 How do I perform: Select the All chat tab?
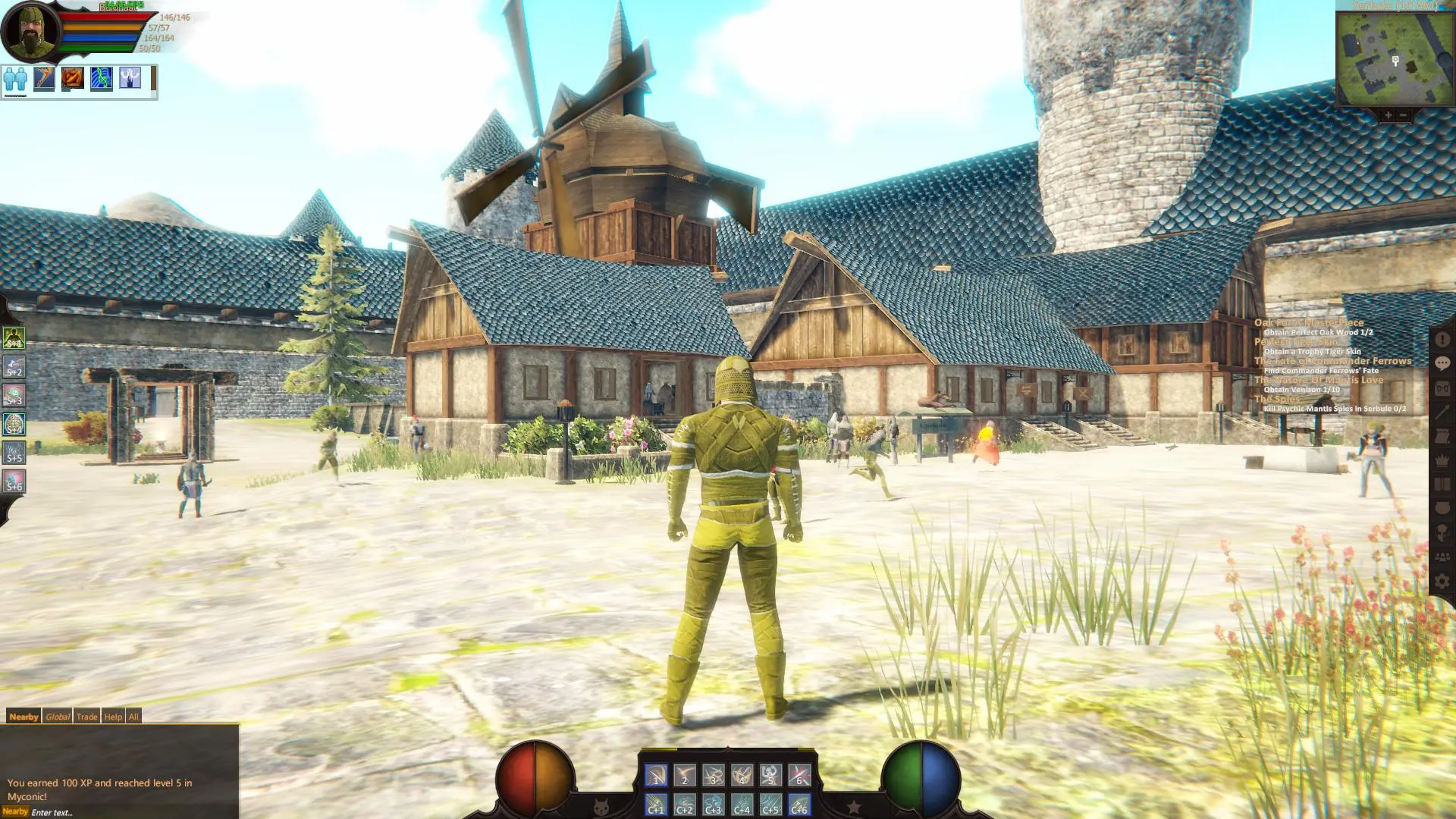[133, 716]
